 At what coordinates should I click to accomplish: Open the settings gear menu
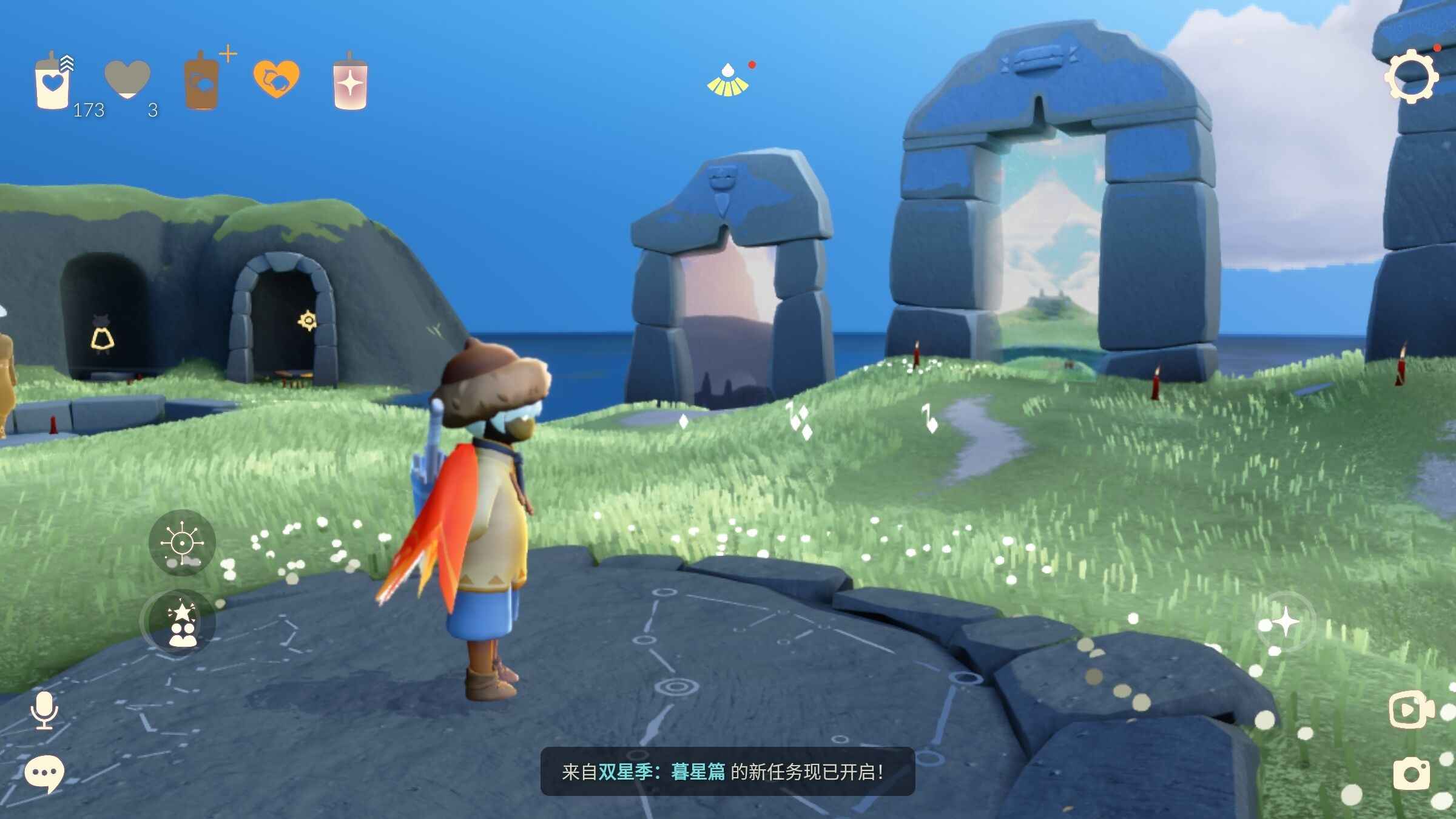(x=1411, y=78)
